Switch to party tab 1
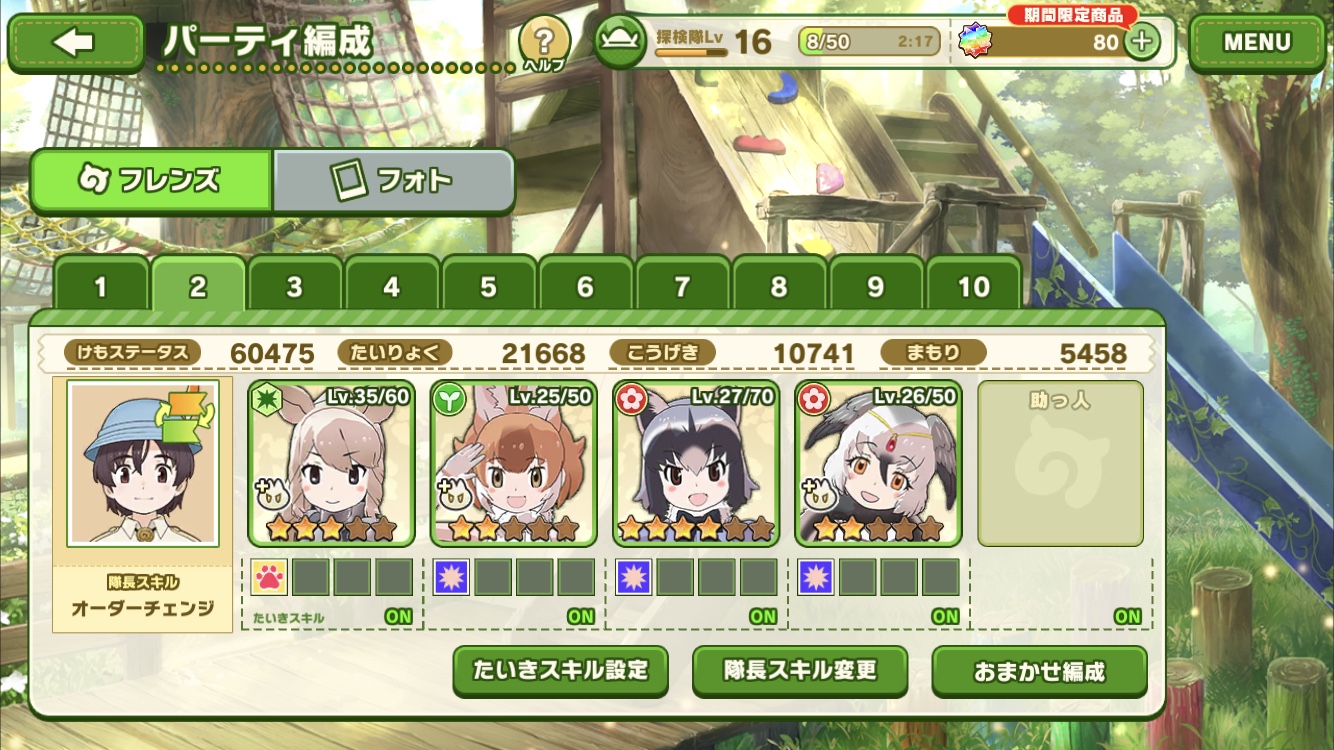 pos(100,288)
